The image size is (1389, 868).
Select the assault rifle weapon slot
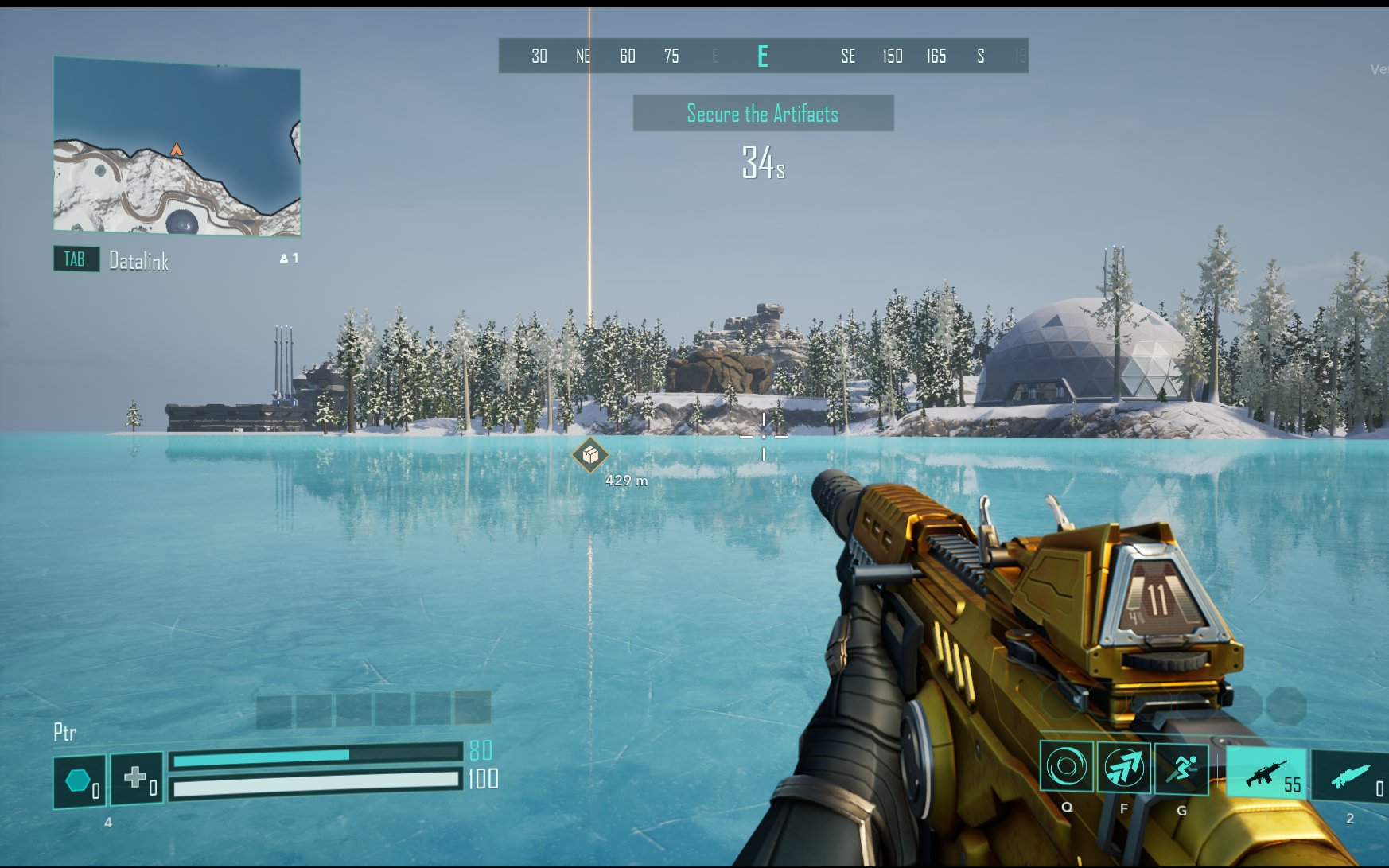(x=1266, y=773)
